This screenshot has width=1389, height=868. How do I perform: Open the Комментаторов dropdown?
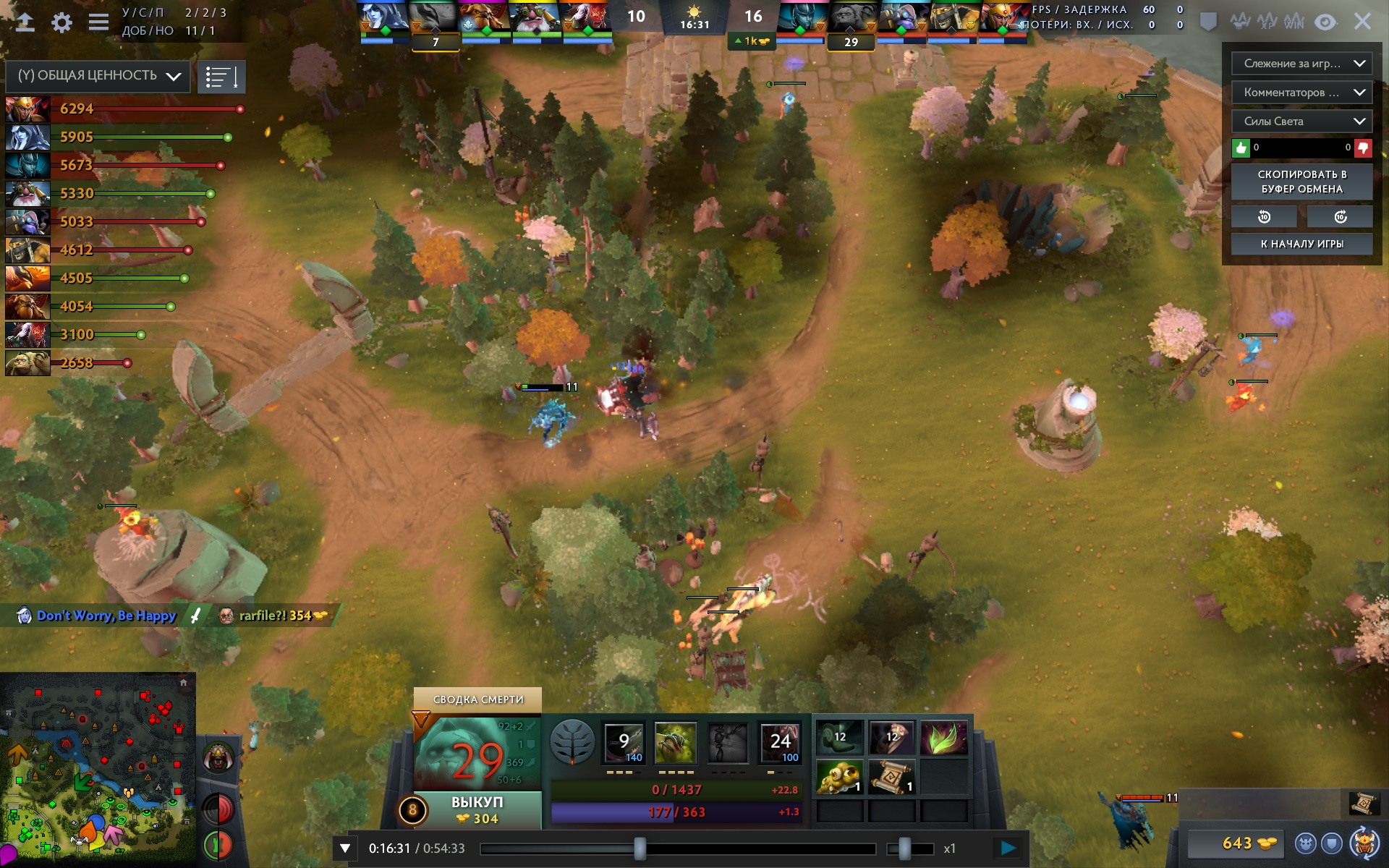(x=1301, y=93)
